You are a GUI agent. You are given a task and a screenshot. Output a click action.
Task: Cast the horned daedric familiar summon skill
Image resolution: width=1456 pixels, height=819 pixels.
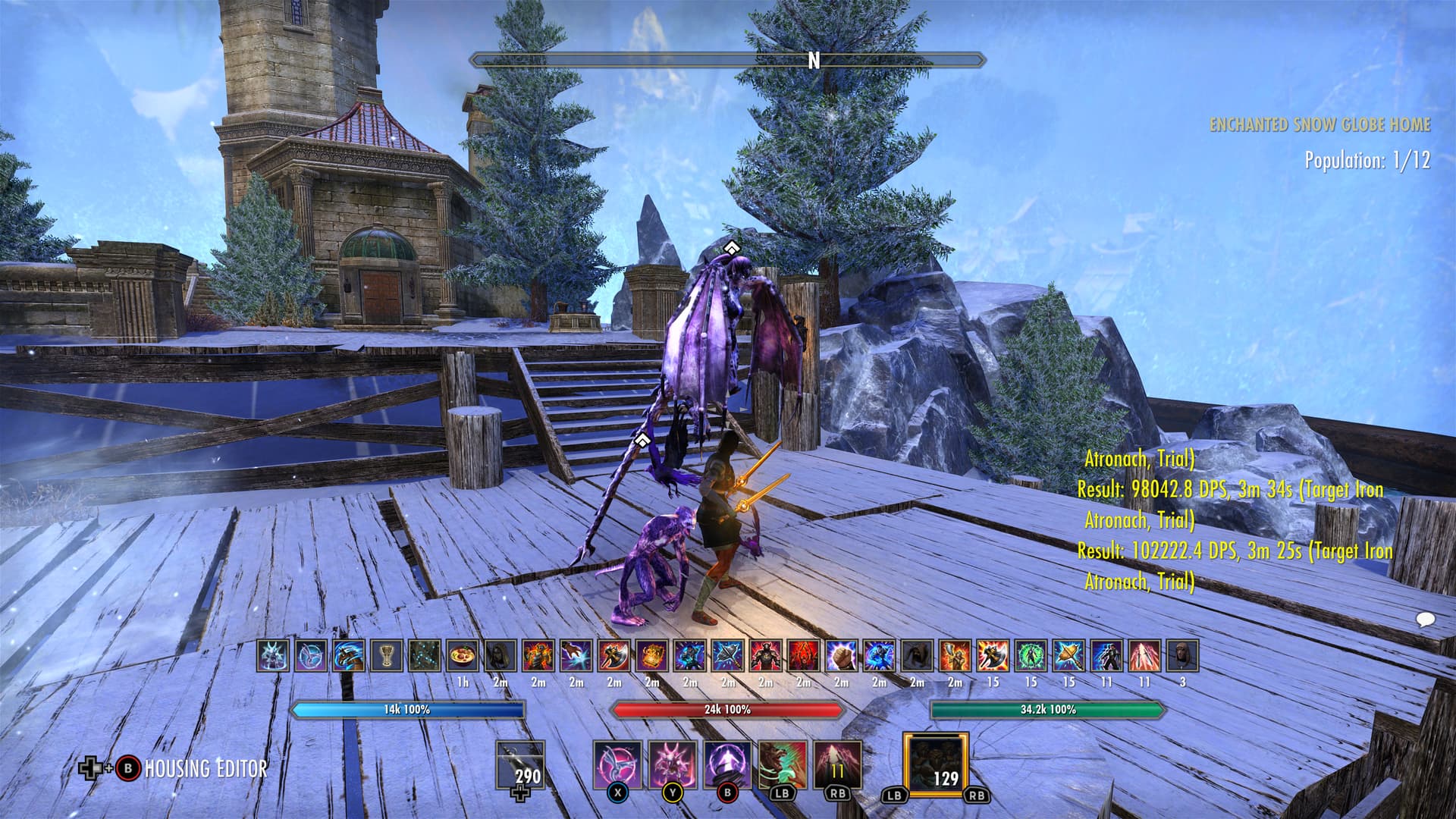(673, 764)
